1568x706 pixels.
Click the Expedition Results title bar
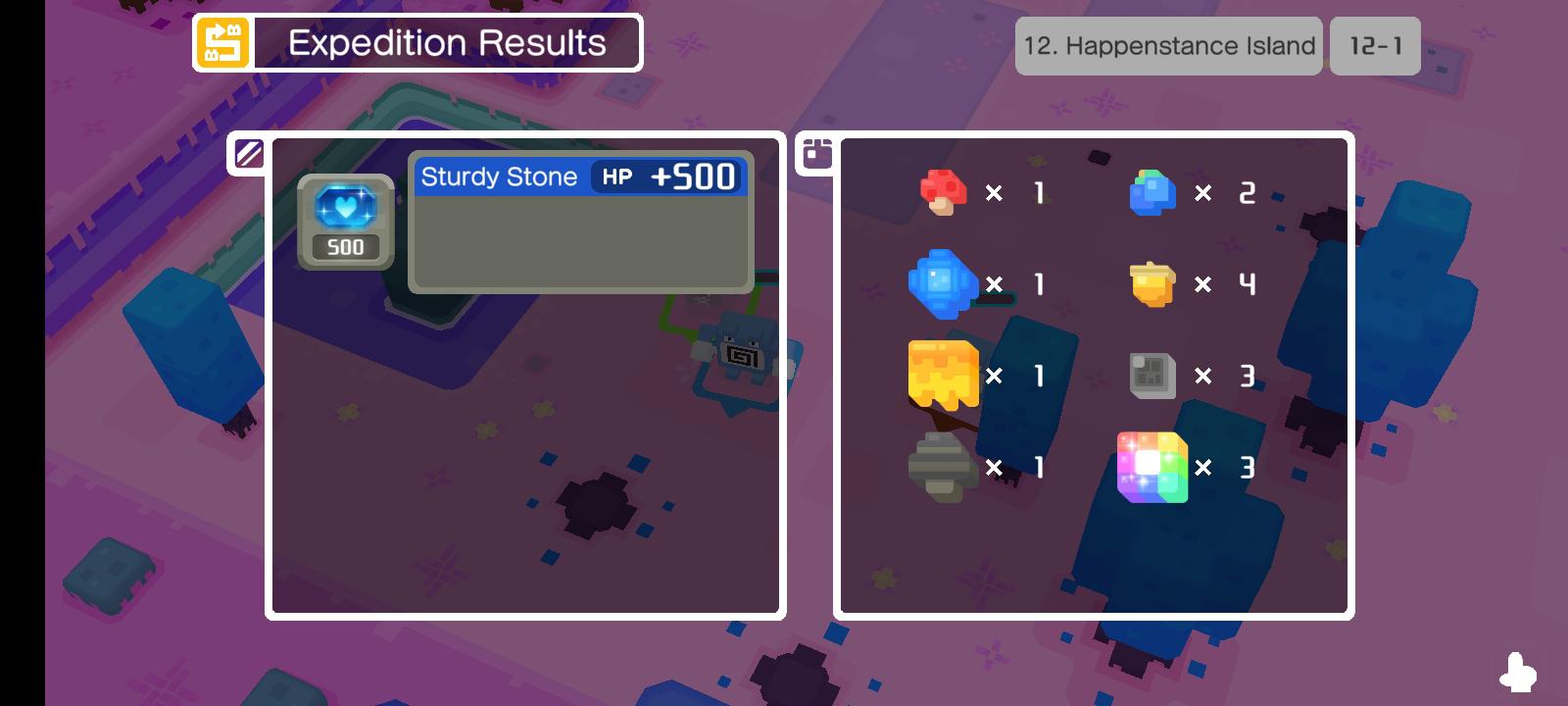(x=446, y=42)
